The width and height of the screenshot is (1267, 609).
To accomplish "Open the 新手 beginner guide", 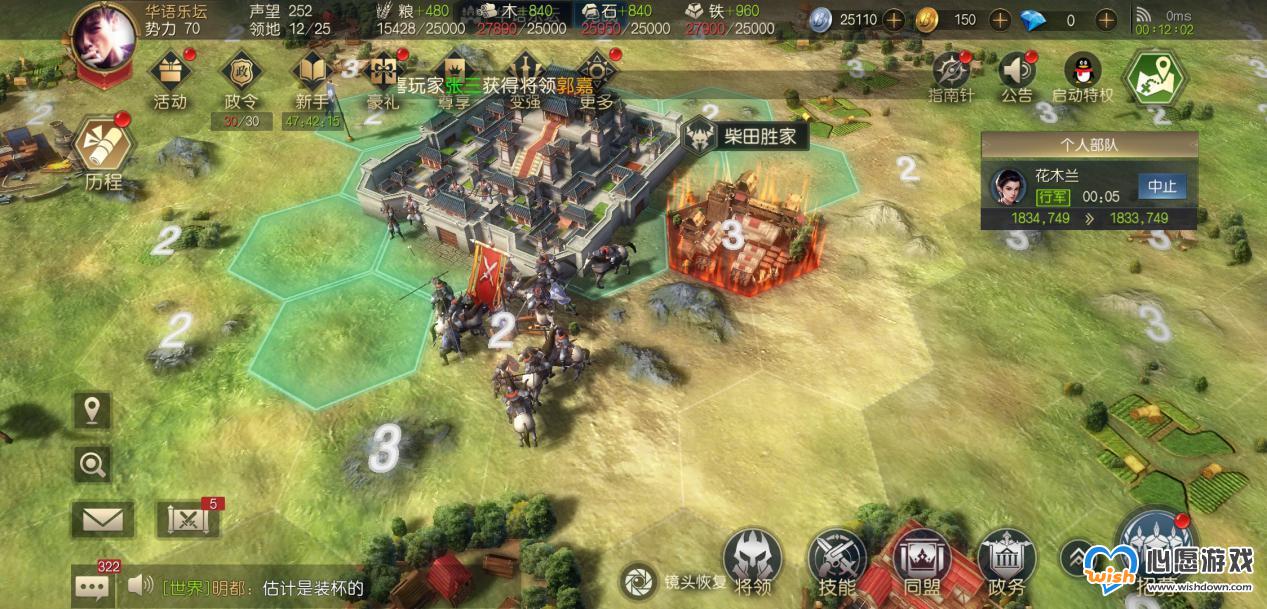I will 312,74.
